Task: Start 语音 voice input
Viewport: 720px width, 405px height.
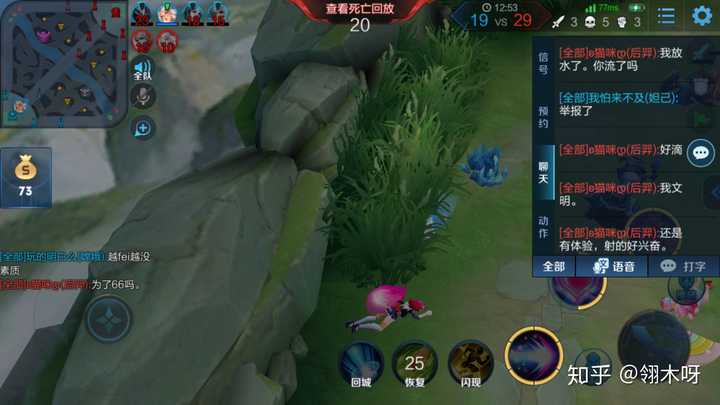Action: click(x=614, y=266)
